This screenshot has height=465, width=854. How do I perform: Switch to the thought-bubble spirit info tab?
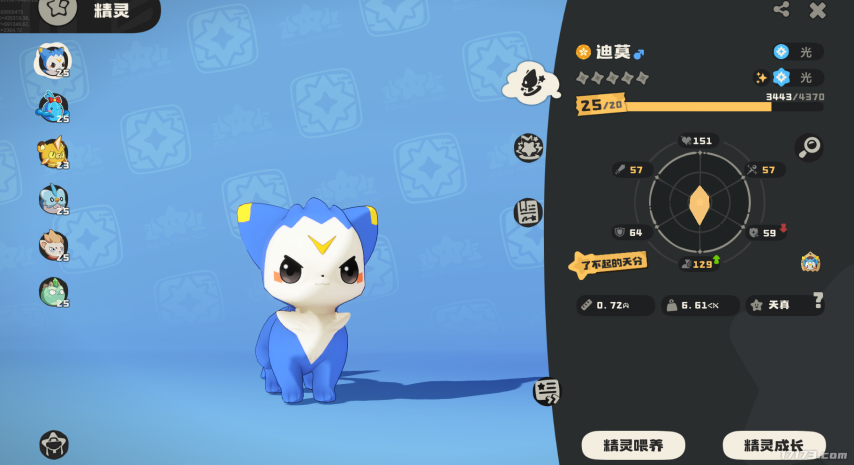[527, 82]
